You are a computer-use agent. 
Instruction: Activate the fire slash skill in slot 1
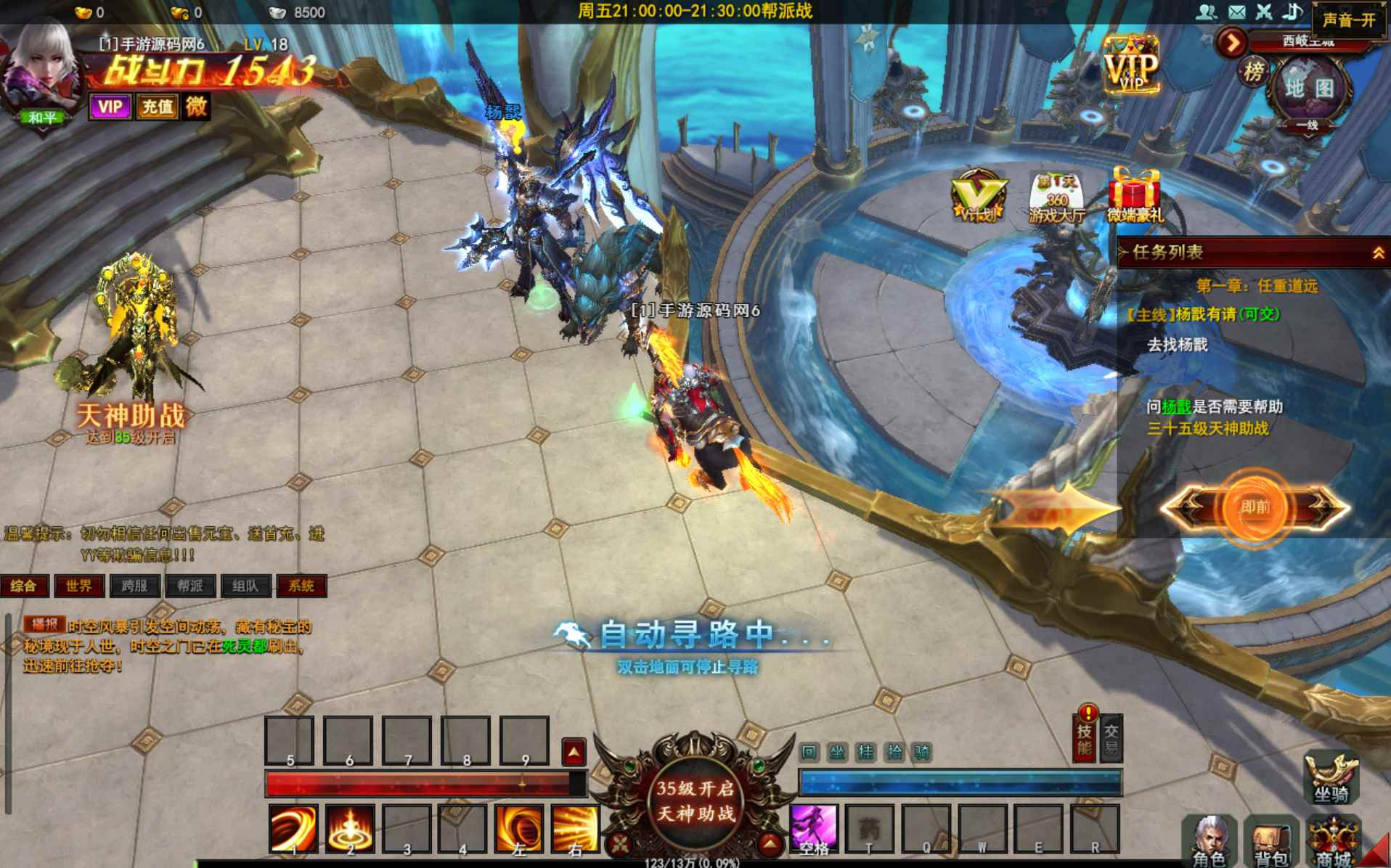click(x=293, y=828)
